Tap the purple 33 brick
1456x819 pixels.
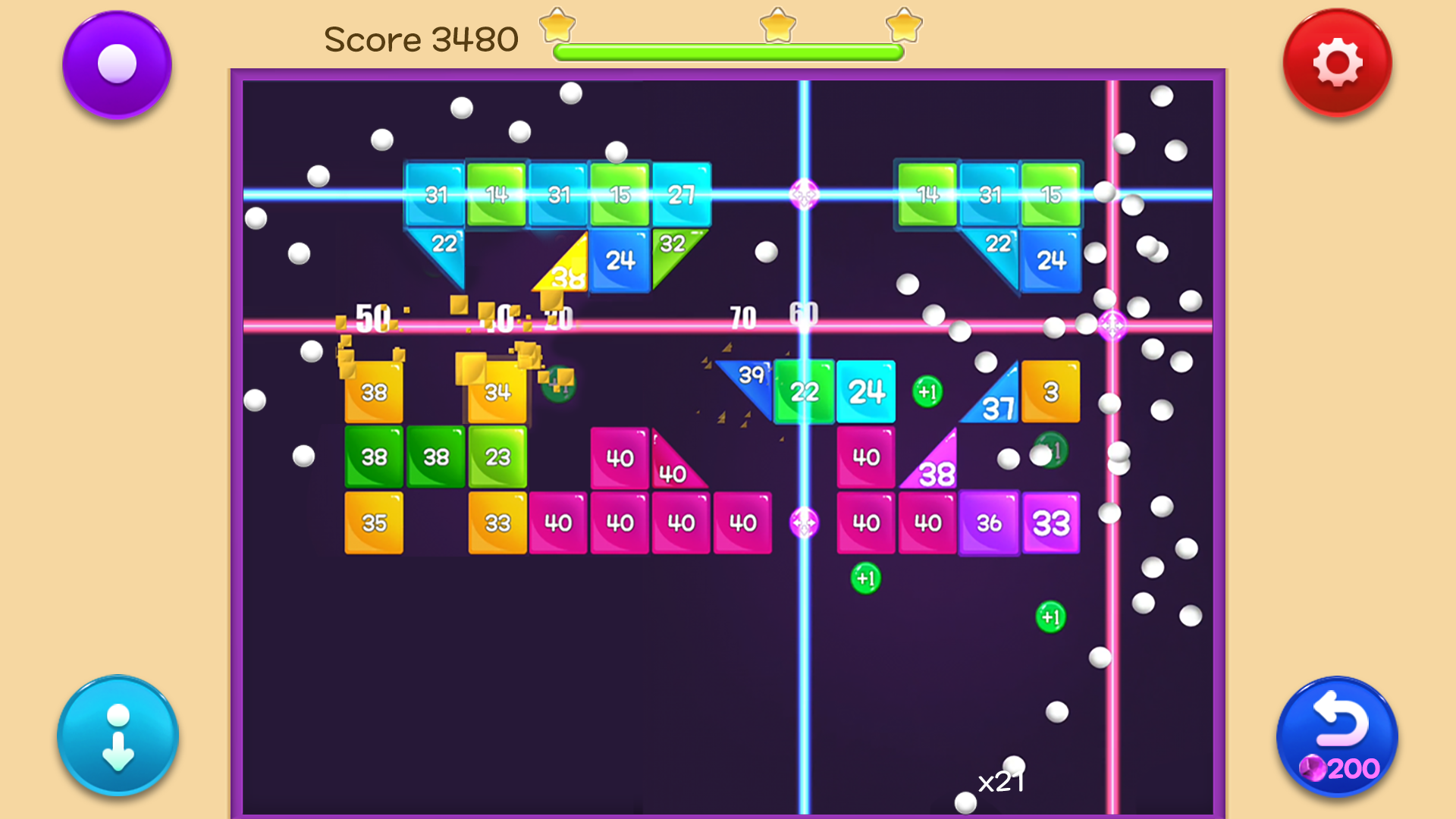point(1051,522)
